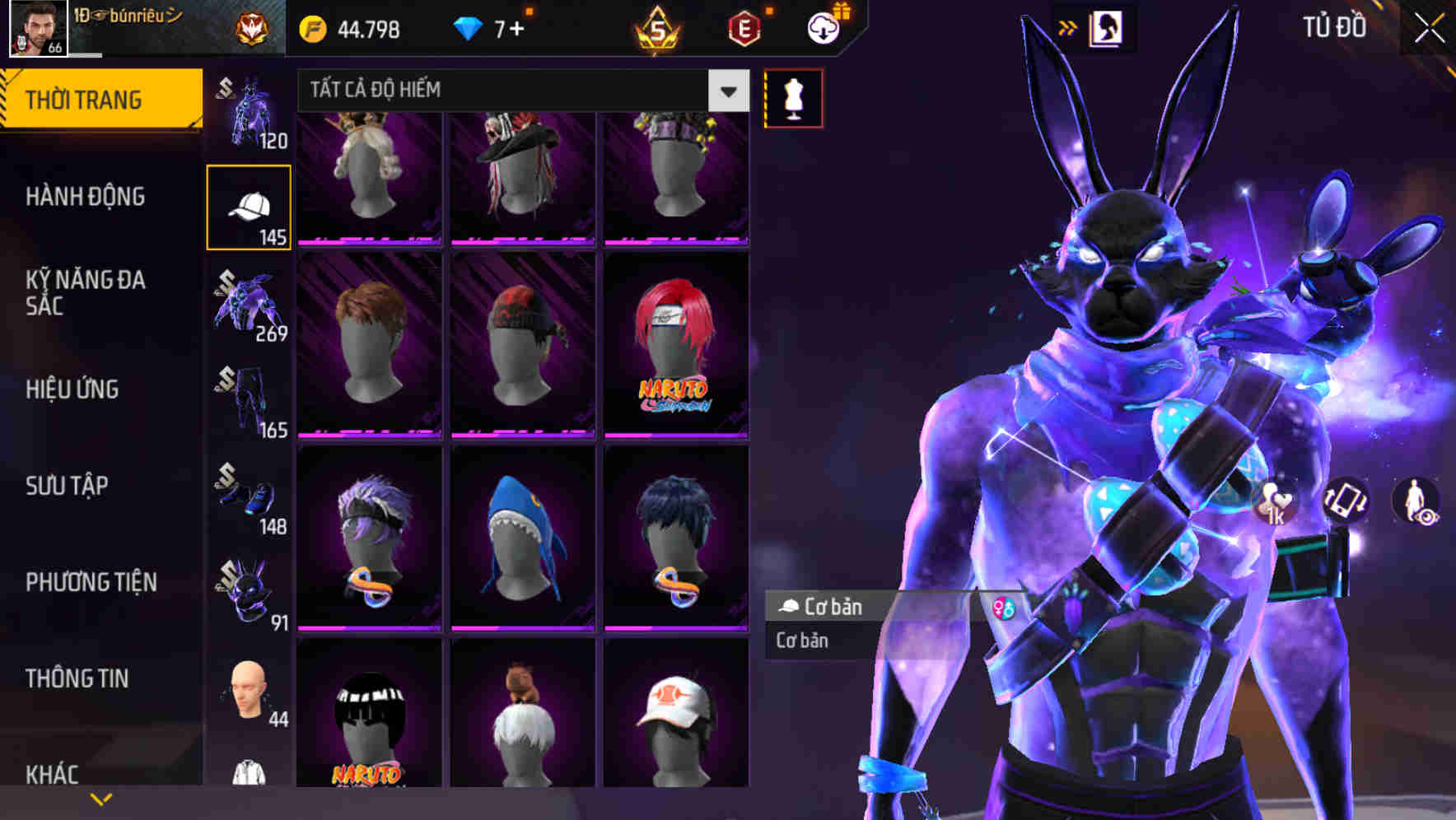This screenshot has height=820, width=1456.
Task: Collapse the wardrobe panel with the double arrows
Action: (x=1068, y=26)
